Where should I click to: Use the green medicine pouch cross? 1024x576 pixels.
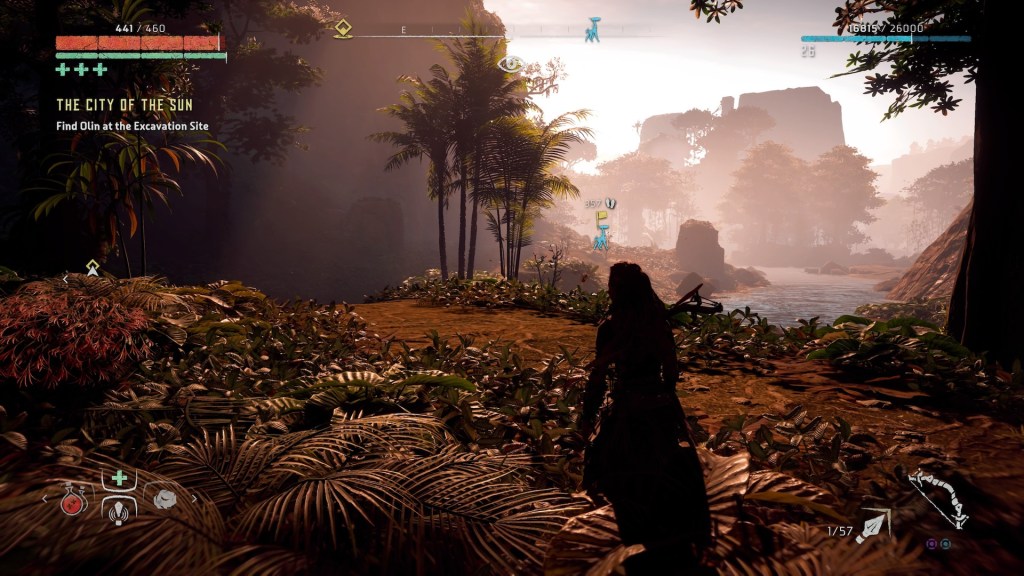coord(119,478)
